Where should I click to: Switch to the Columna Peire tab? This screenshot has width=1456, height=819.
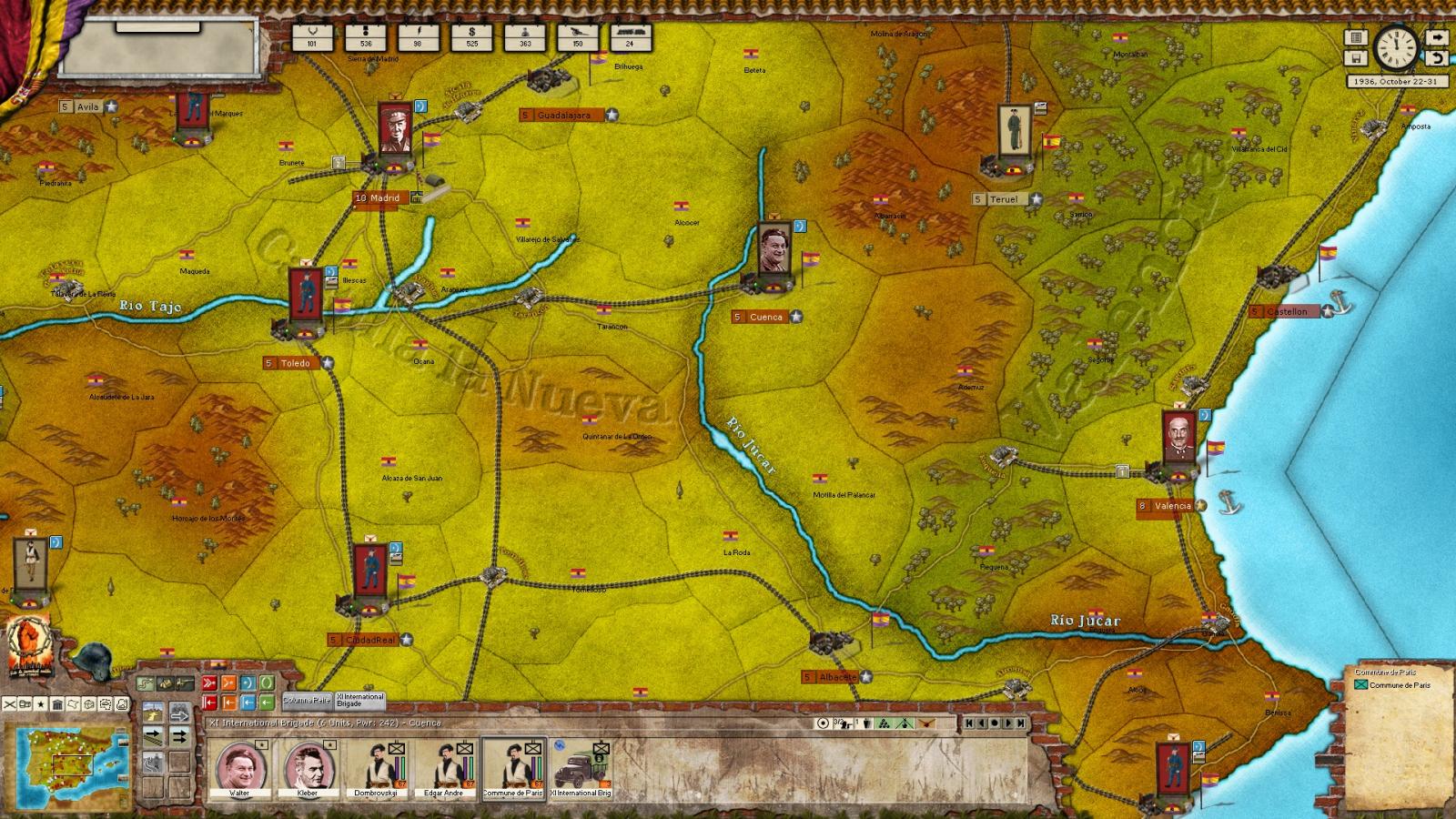click(x=307, y=700)
